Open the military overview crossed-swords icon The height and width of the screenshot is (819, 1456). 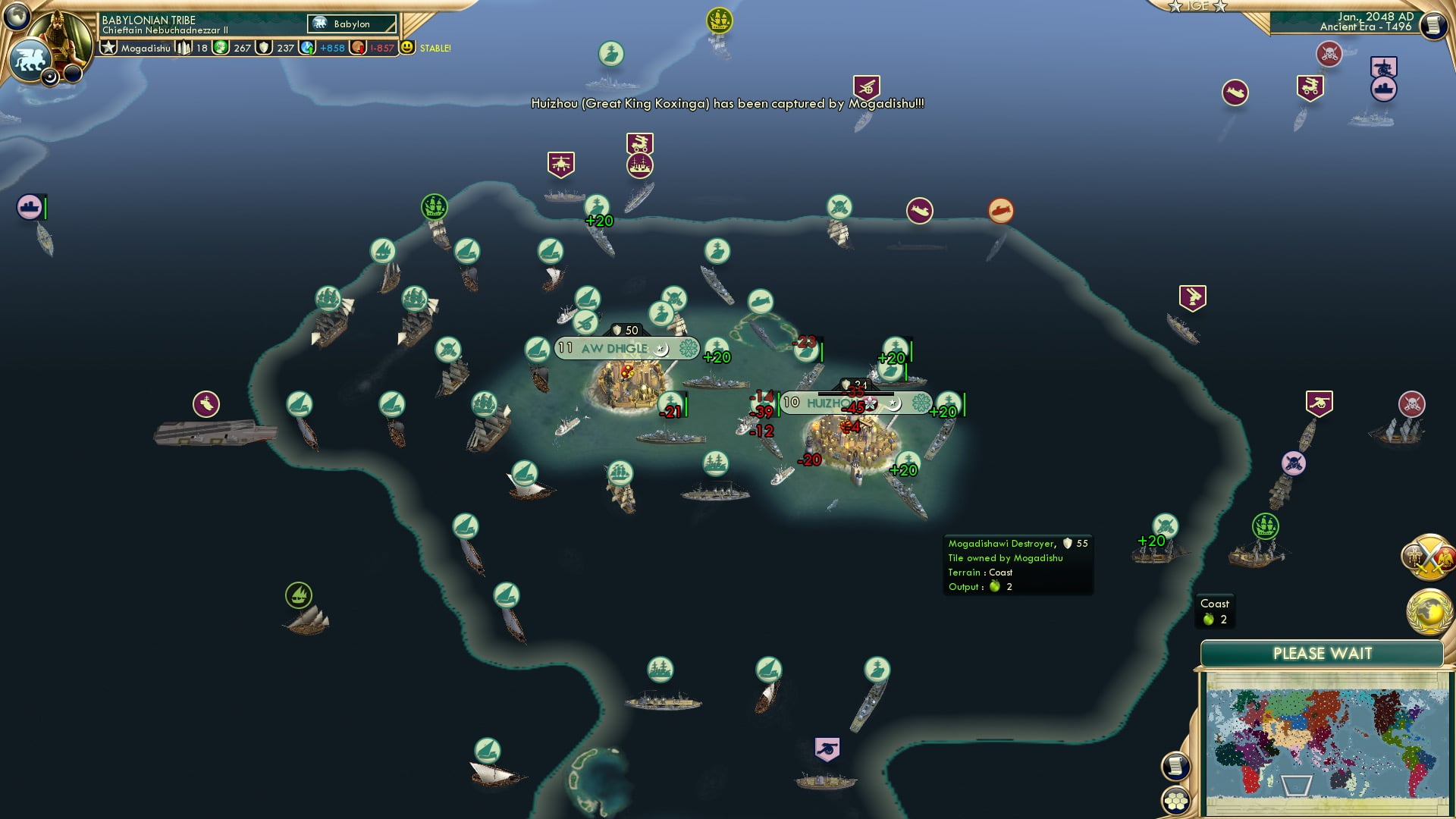point(1429,557)
